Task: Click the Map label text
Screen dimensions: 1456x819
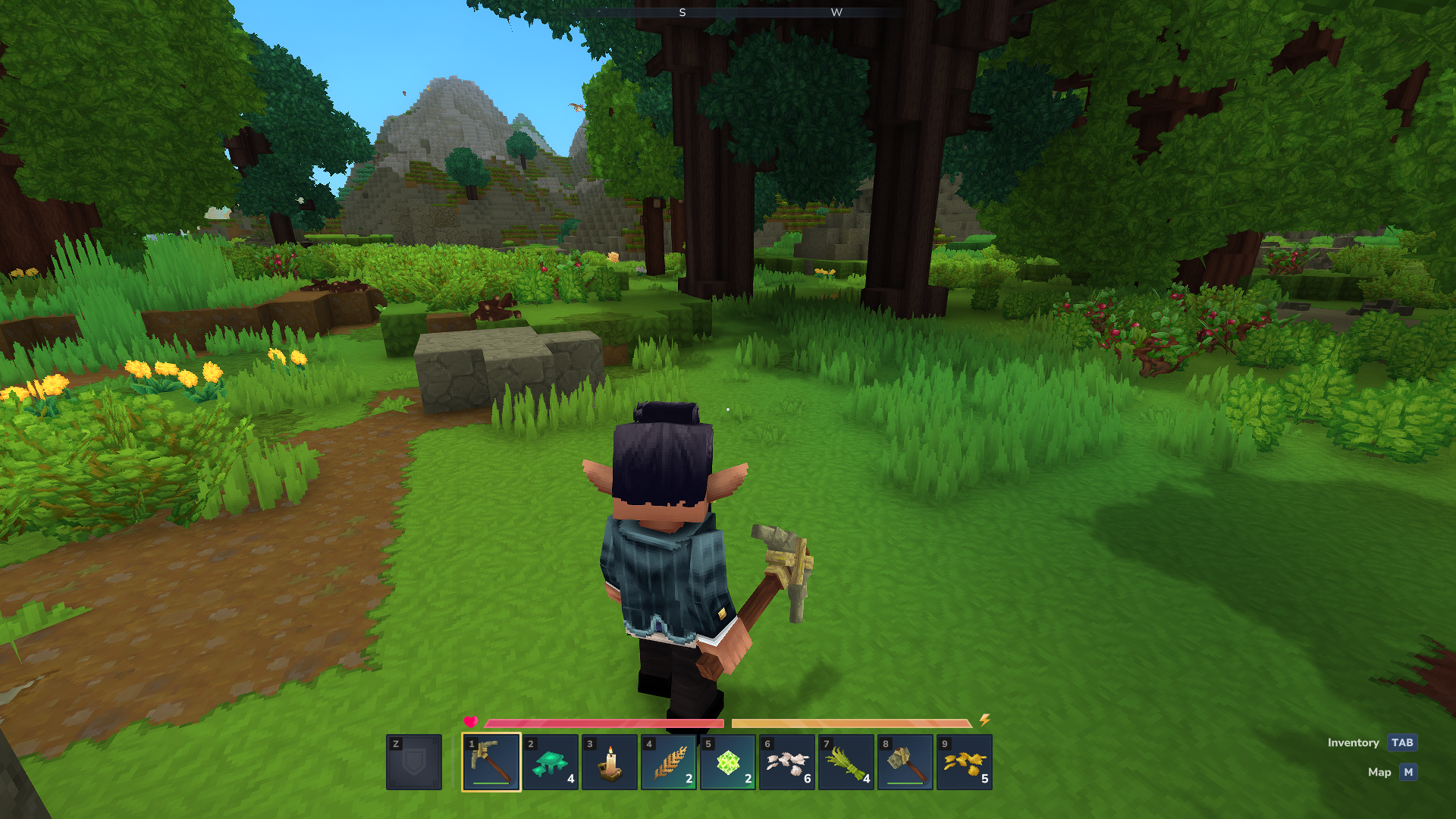Action: (1380, 772)
